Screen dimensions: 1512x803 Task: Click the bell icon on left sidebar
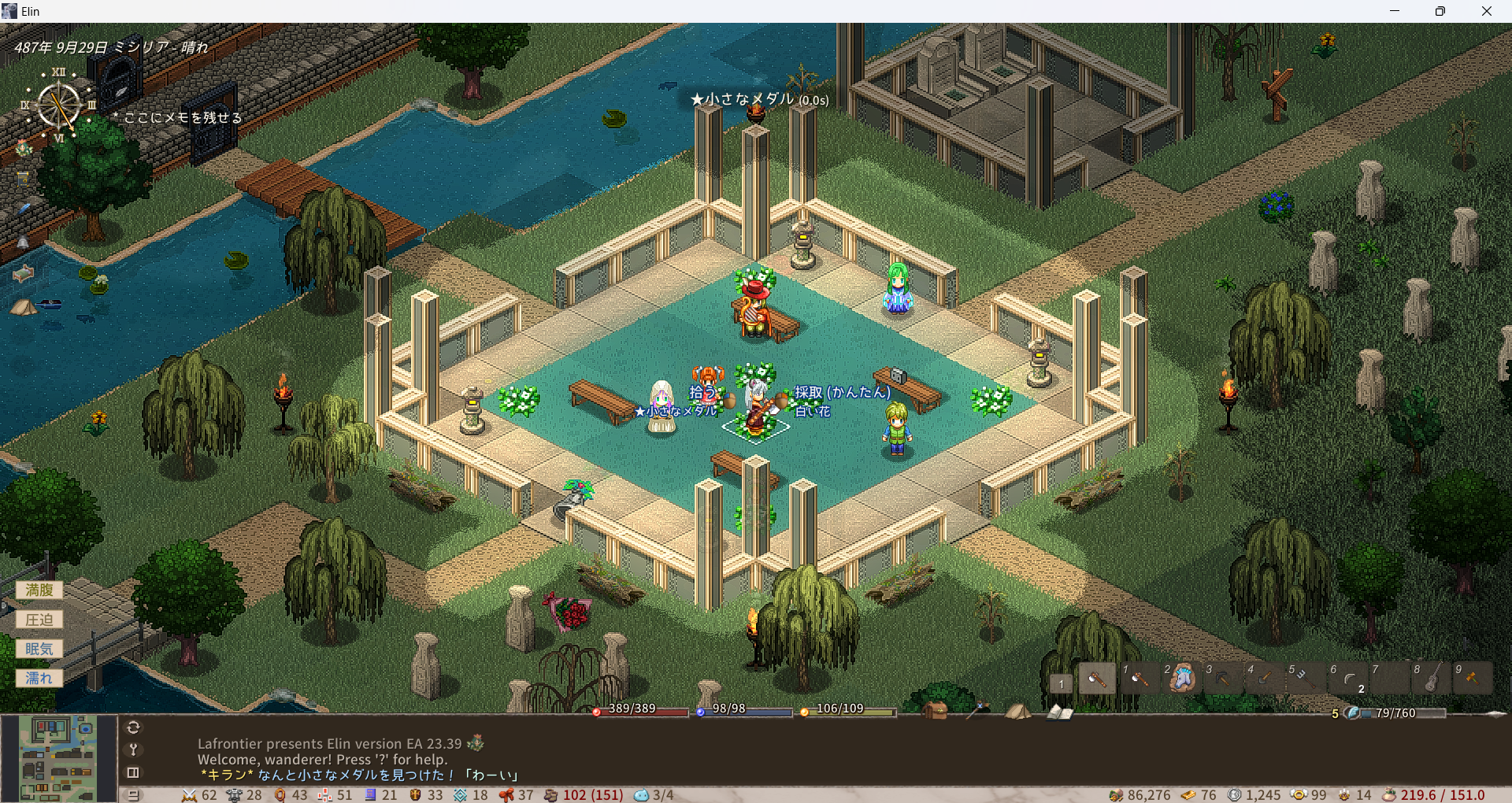pos(23,242)
